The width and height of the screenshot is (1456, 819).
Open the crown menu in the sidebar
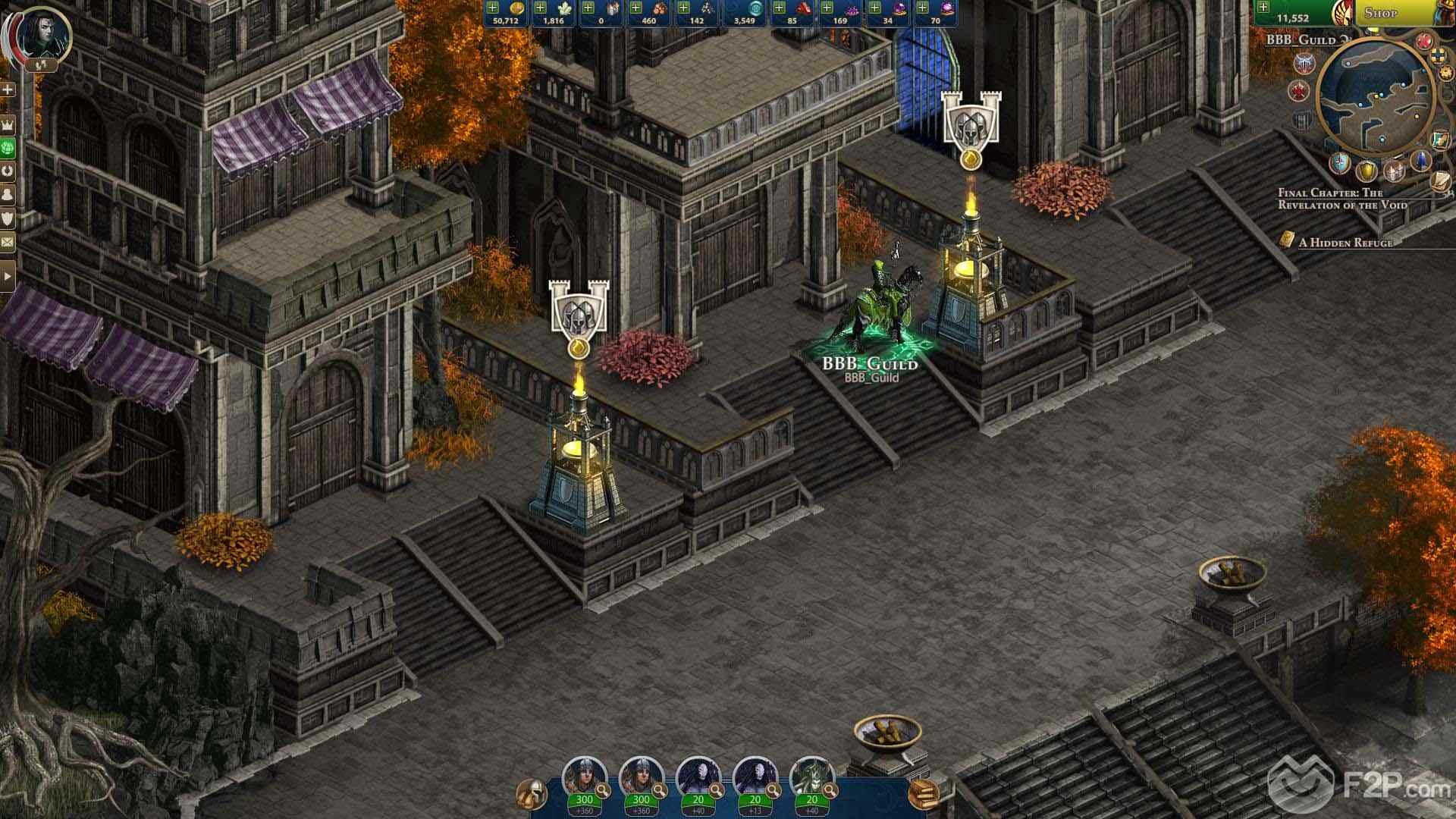click(8, 124)
